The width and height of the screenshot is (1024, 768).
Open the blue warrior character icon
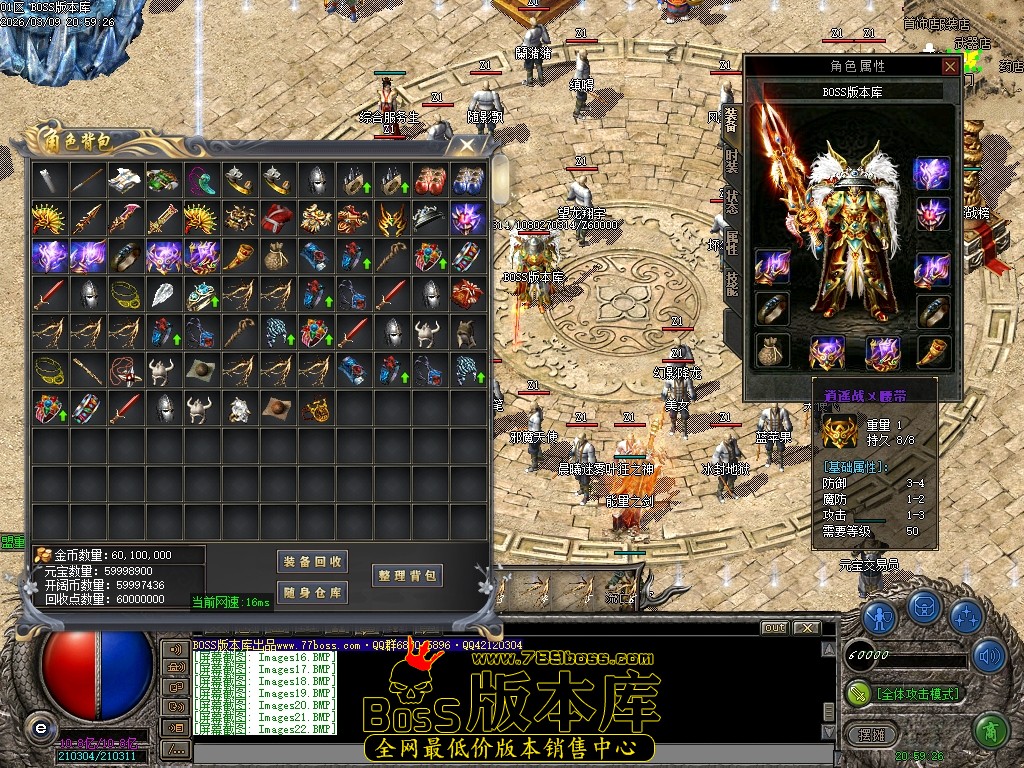click(879, 617)
